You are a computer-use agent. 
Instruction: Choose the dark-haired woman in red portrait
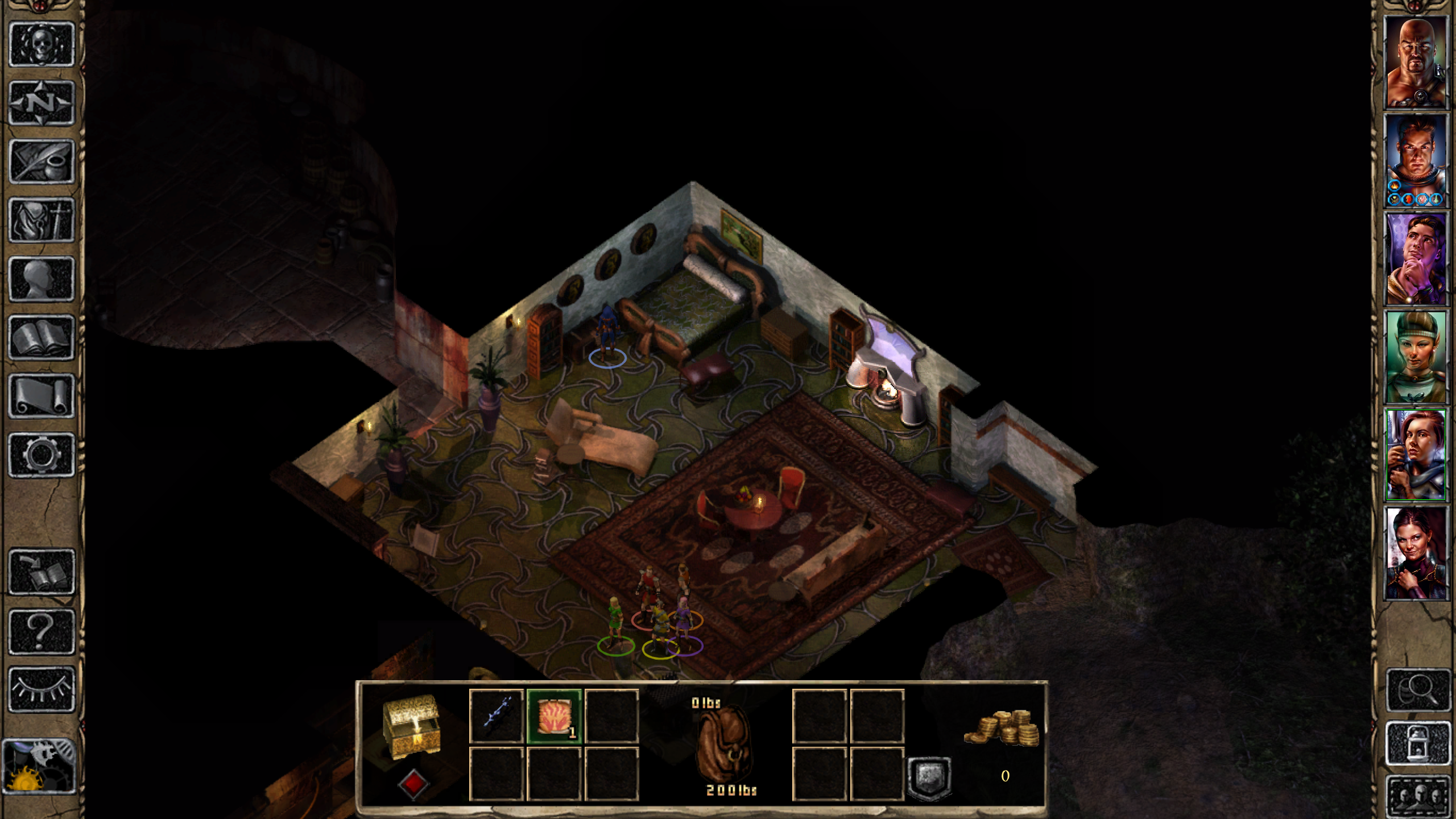coord(1415,553)
